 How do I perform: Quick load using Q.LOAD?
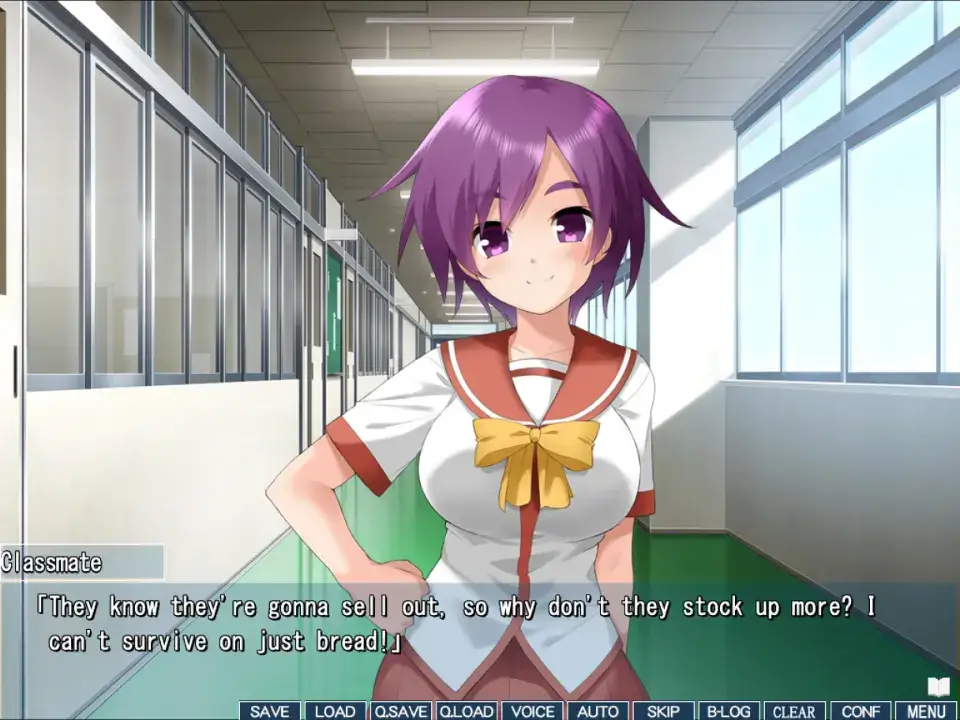(466, 711)
